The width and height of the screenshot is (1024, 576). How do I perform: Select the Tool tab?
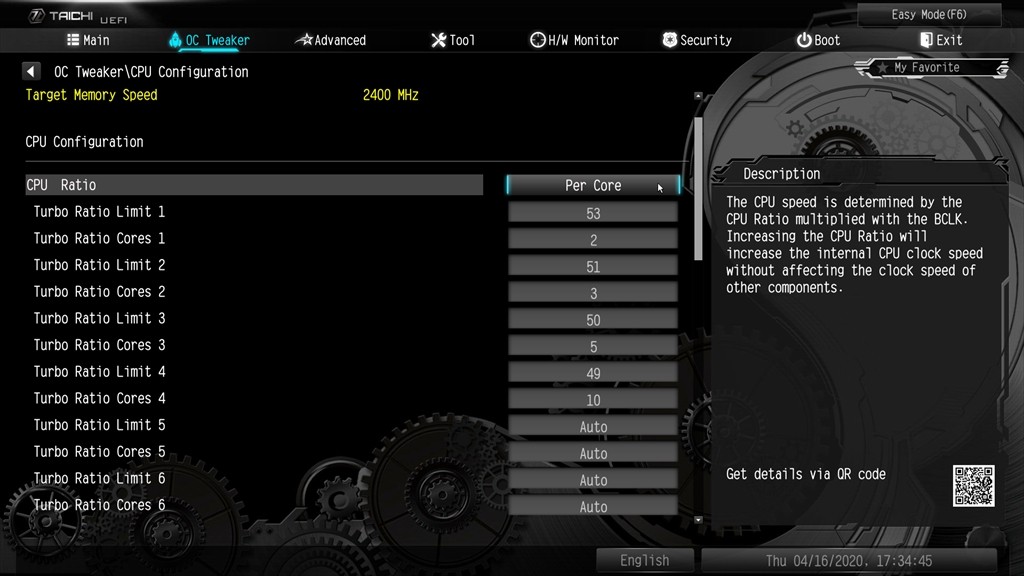[453, 40]
